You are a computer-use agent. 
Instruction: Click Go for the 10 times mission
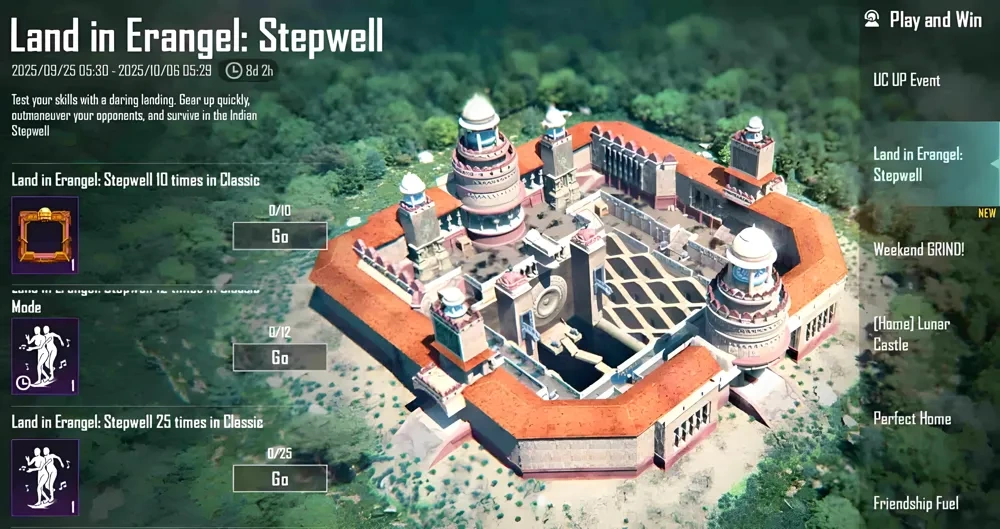pyautogui.click(x=280, y=236)
